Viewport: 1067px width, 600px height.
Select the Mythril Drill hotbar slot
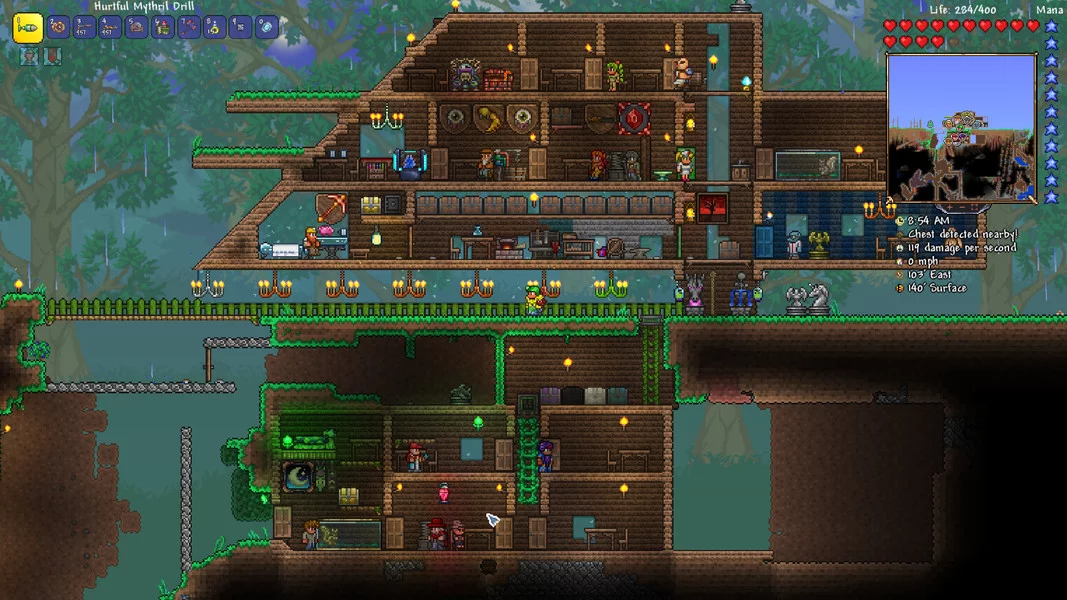[28, 26]
